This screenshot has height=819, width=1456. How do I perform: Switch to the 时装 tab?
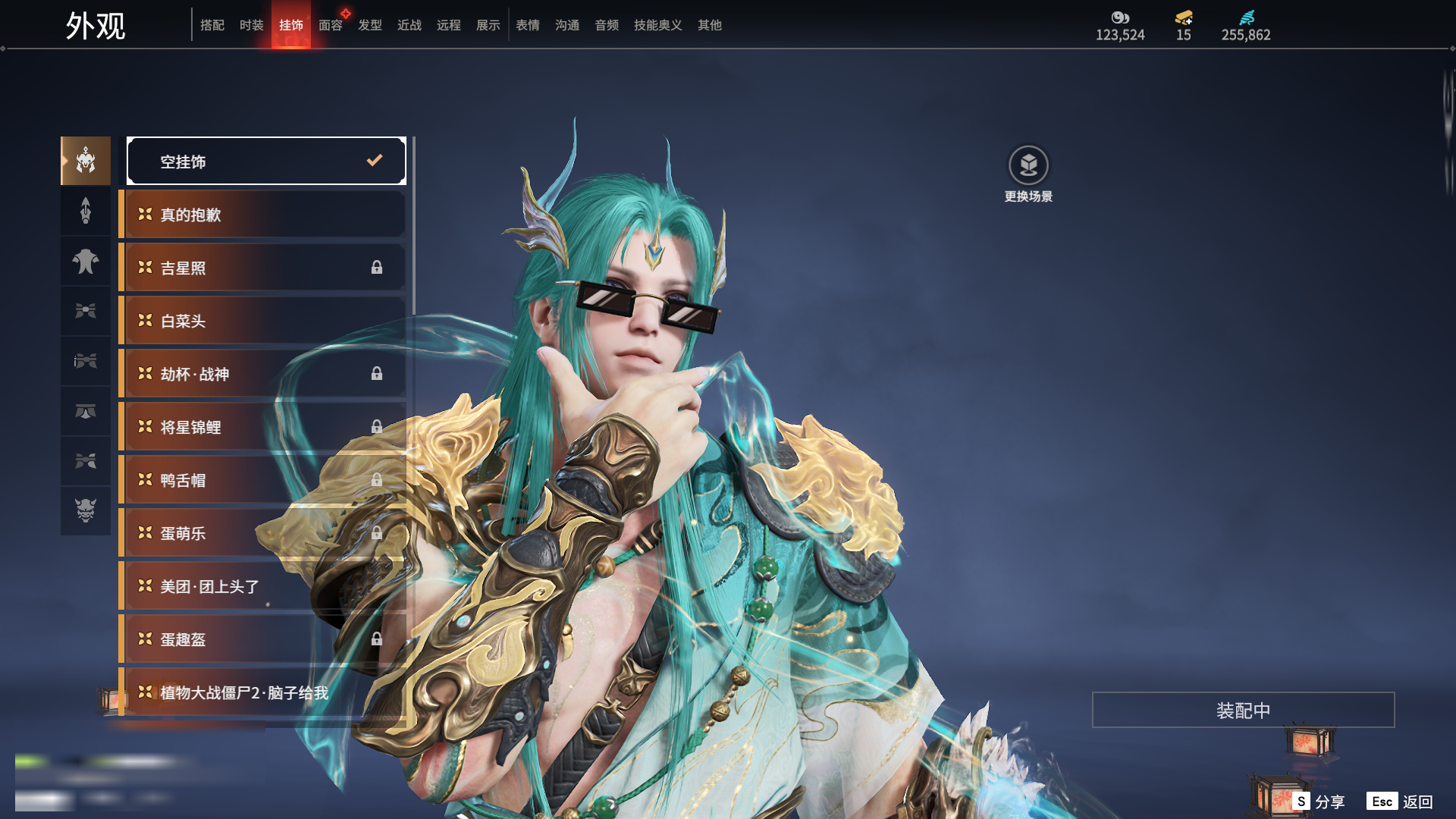(x=251, y=25)
